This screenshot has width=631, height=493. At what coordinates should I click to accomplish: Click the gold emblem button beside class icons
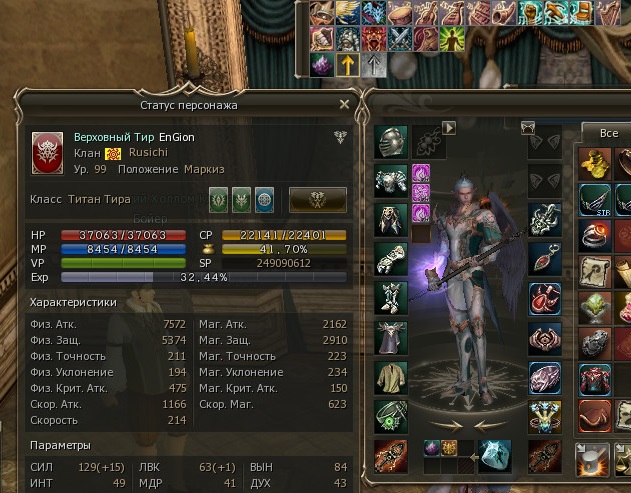[x=318, y=199]
